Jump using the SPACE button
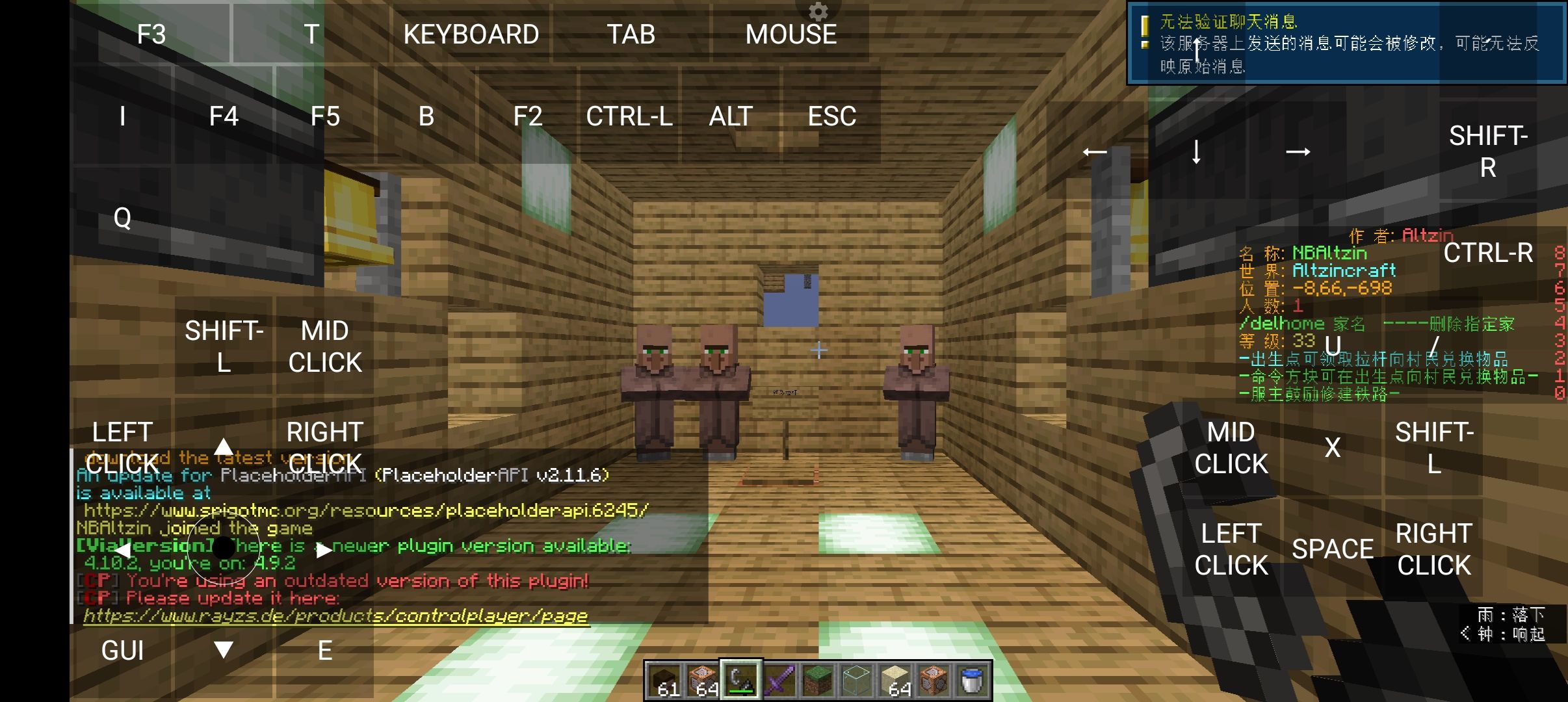The width and height of the screenshot is (1568, 702). click(x=1332, y=549)
